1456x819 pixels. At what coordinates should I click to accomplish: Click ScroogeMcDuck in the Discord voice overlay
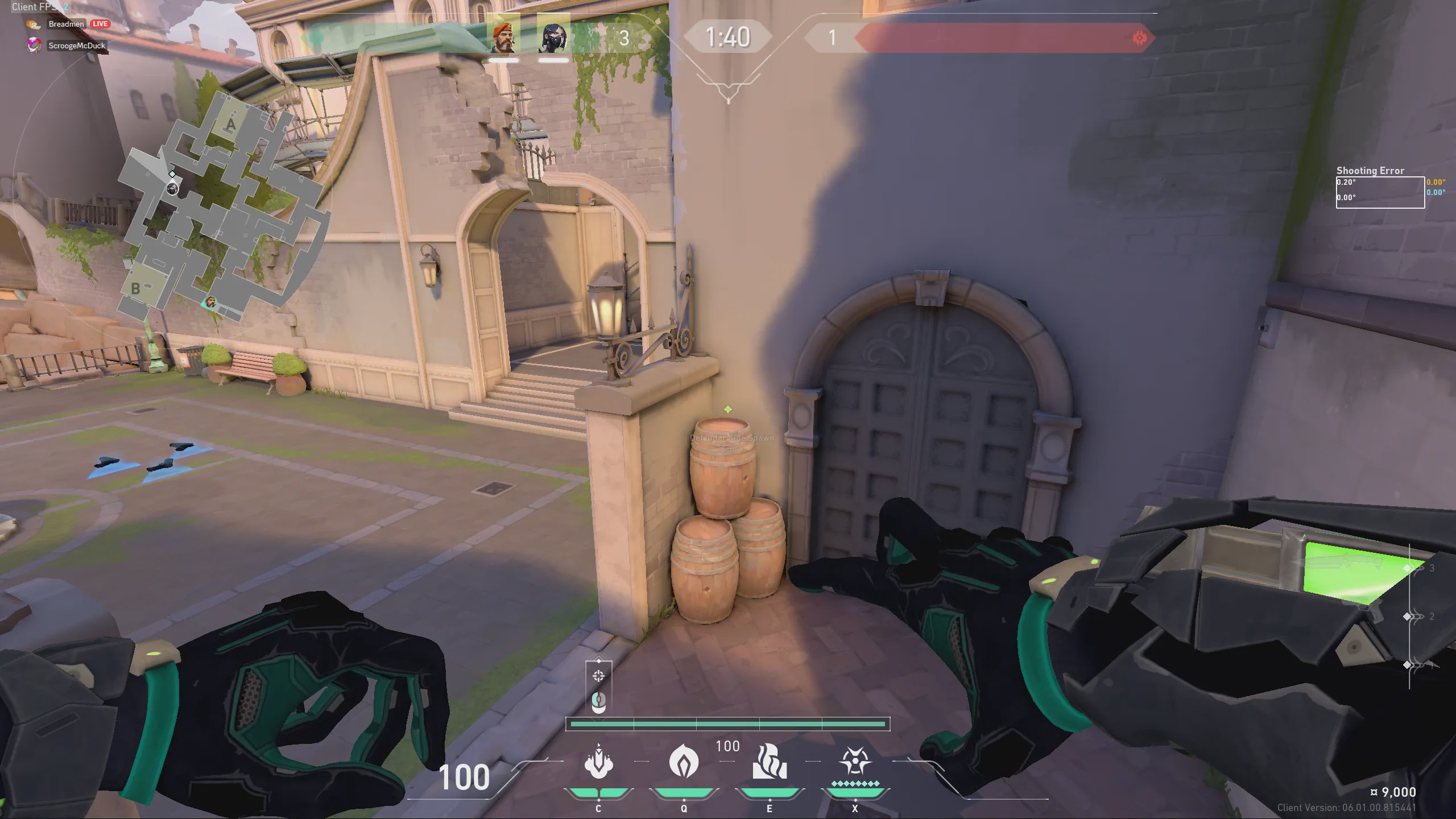click(76, 45)
